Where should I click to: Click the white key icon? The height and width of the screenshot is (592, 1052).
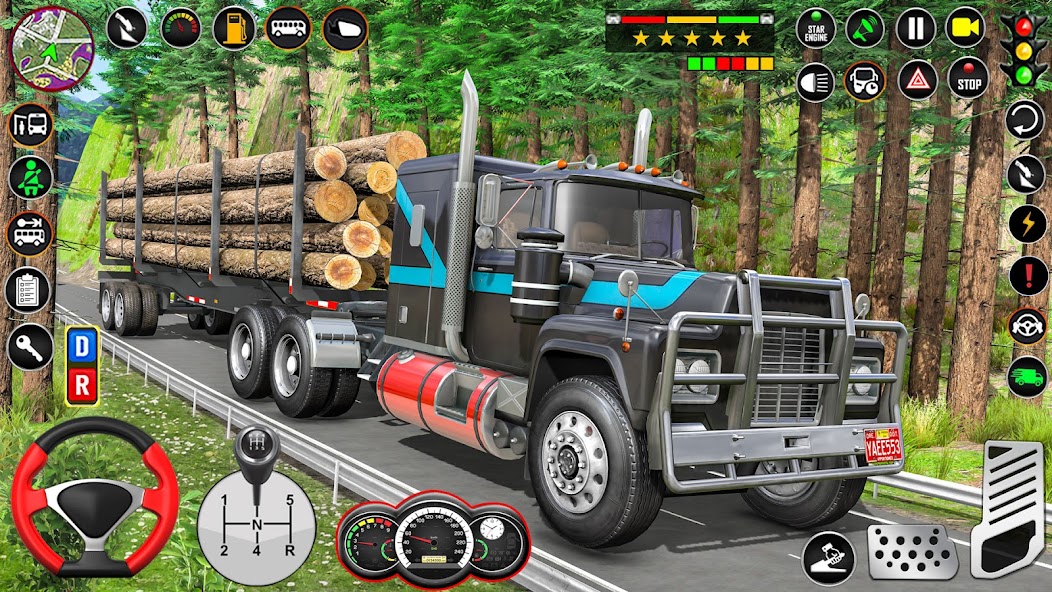pyautogui.click(x=30, y=347)
